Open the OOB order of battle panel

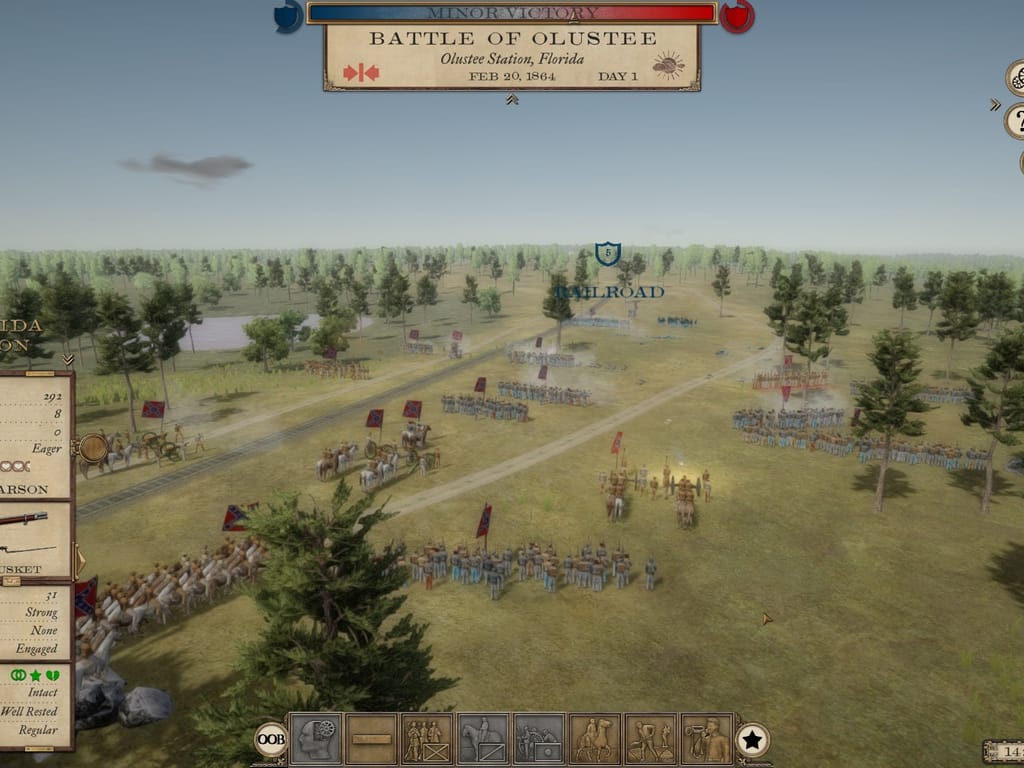click(270, 739)
